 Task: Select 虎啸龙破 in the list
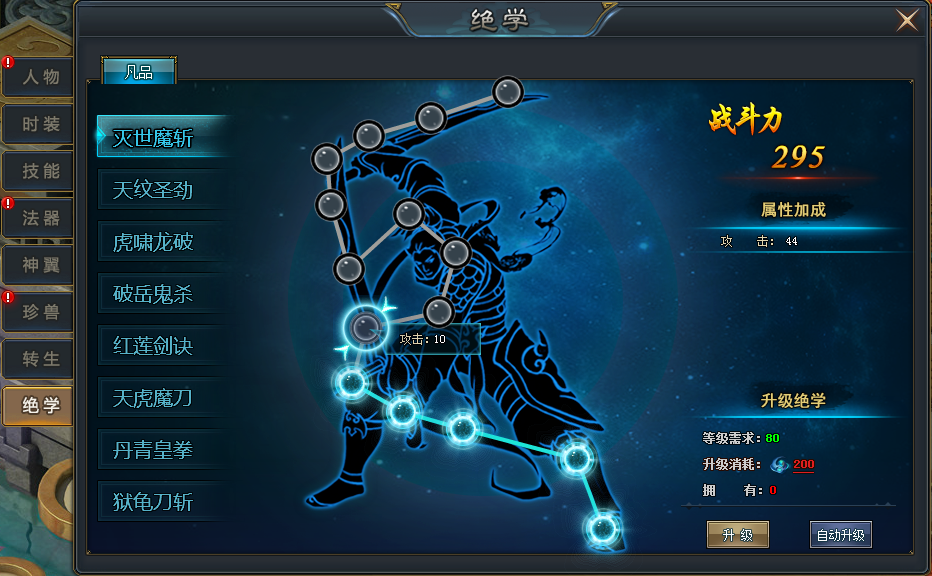[x=155, y=242]
